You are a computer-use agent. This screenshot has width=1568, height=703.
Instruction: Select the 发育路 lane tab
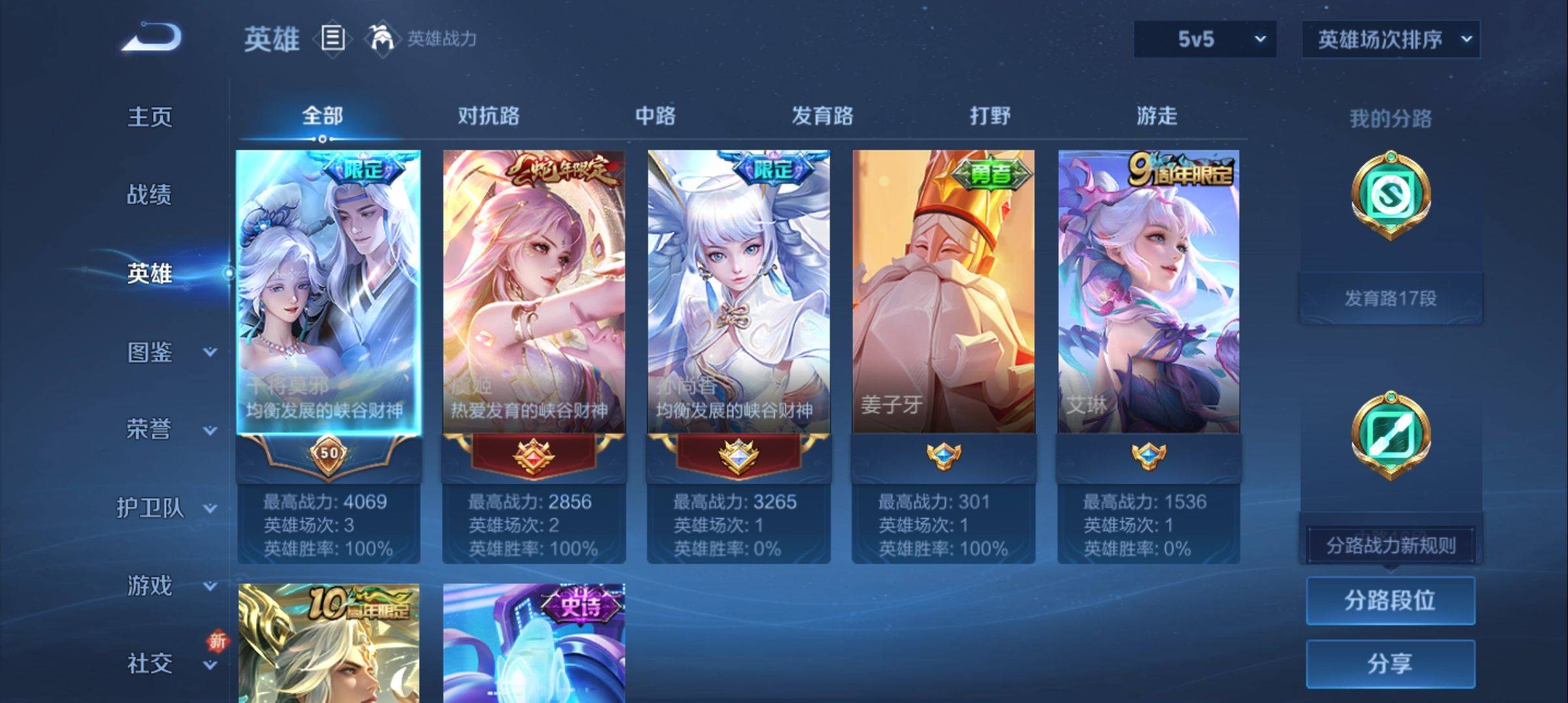(822, 116)
